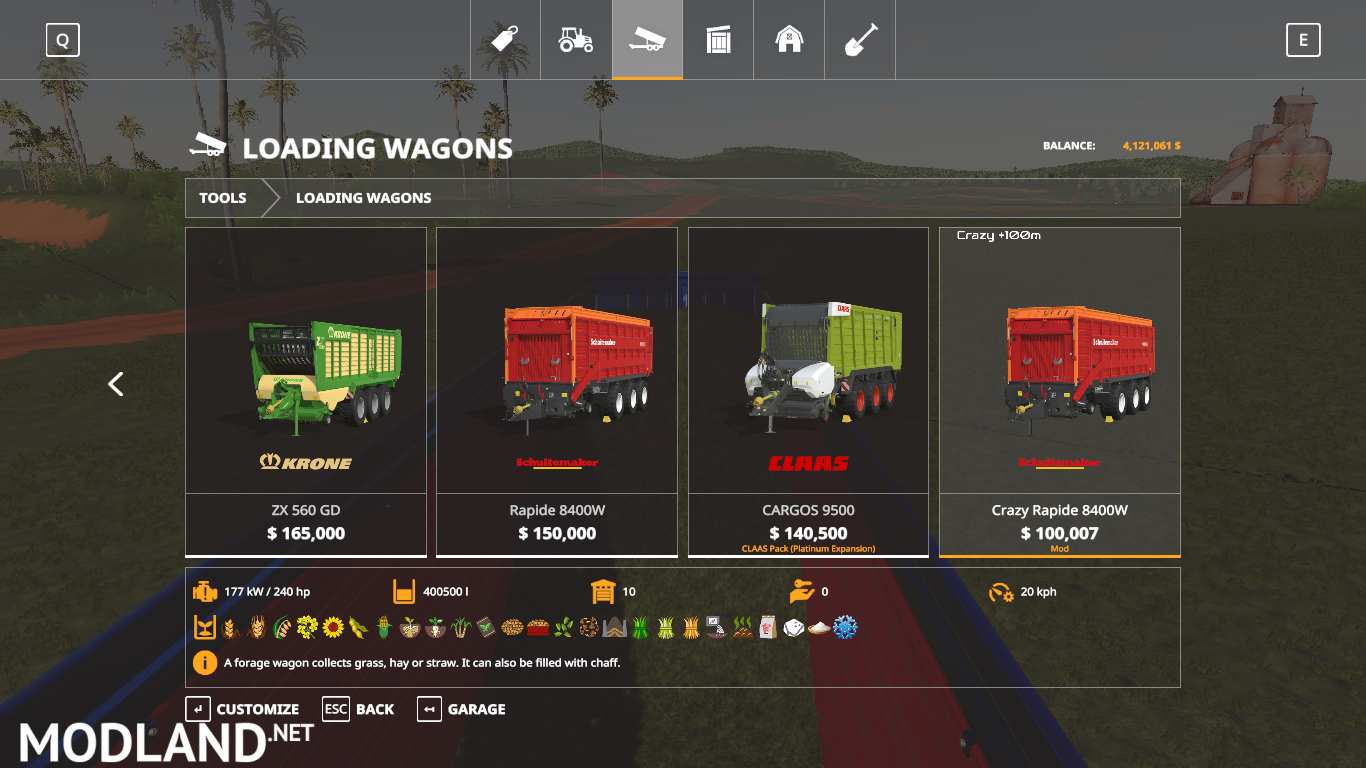This screenshot has height=768, width=1366.
Task: Open the vehicles category tractor icon
Action: [576, 39]
